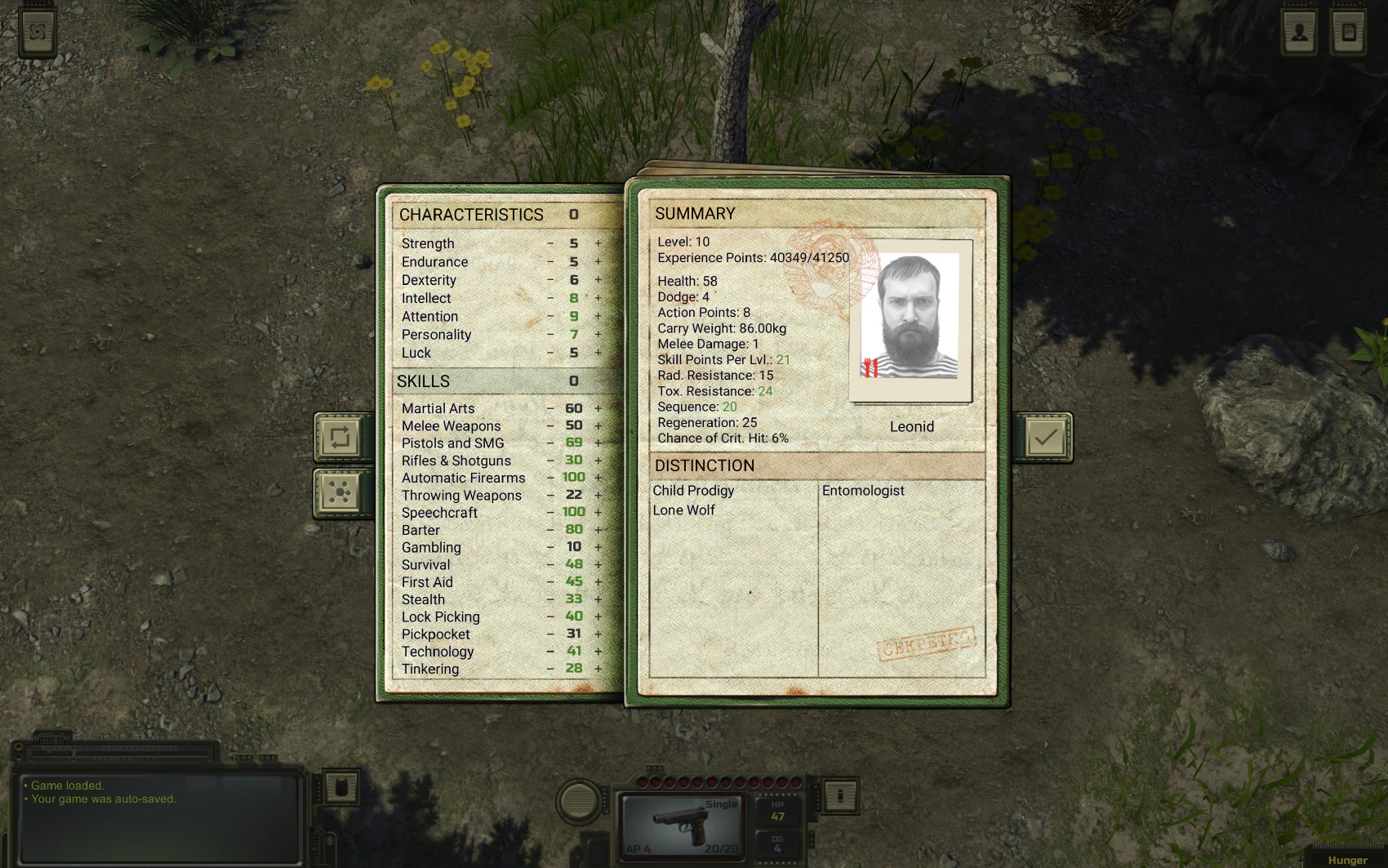
Task: Click the round end-turn button
Action: [x=578, y=800]
